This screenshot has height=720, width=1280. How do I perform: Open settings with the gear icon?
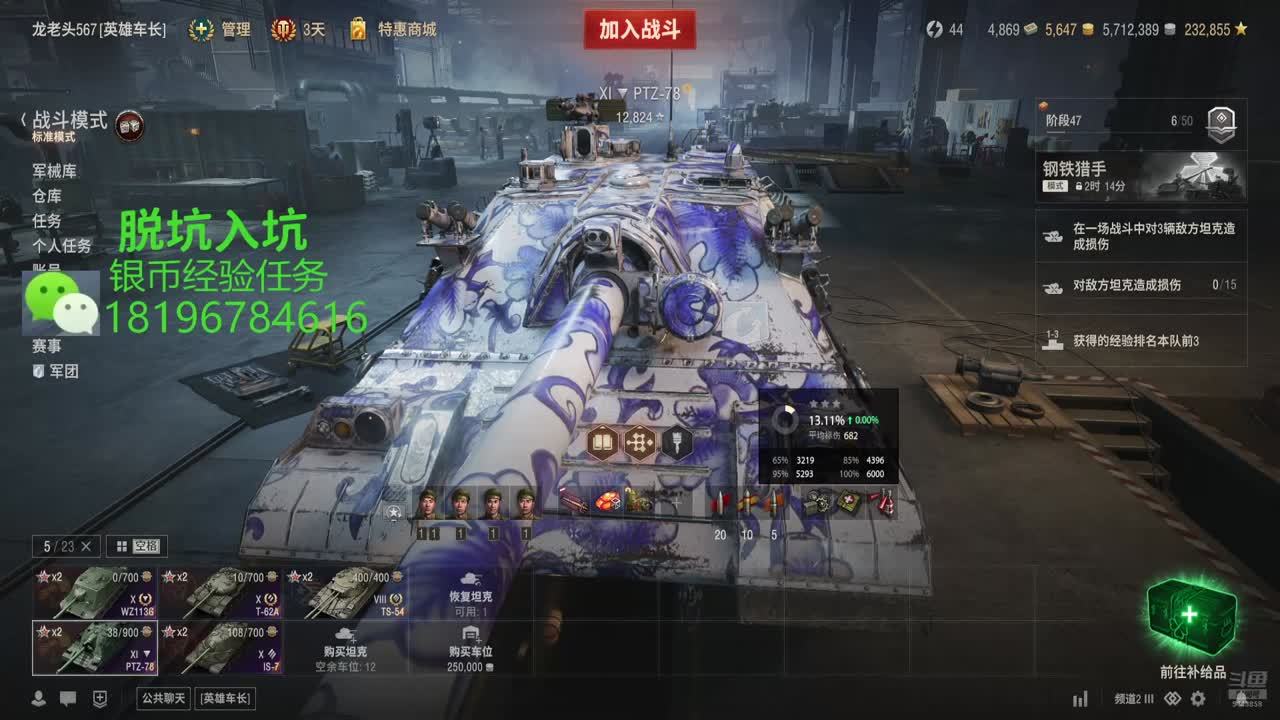[1198, 699]
